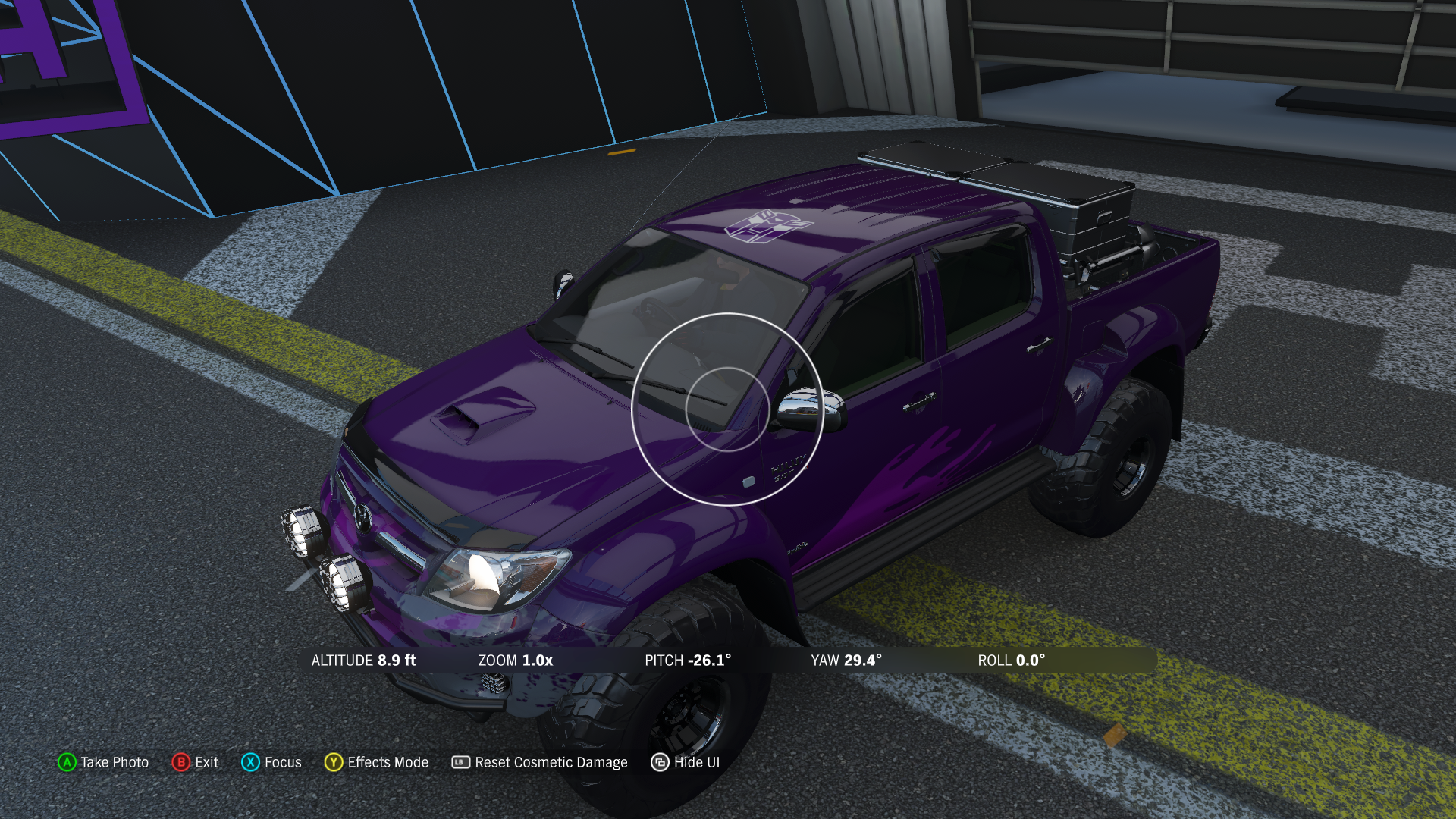Hide the photo mode UI
This screenshot has height=819, width=1456.
point(686,762)
